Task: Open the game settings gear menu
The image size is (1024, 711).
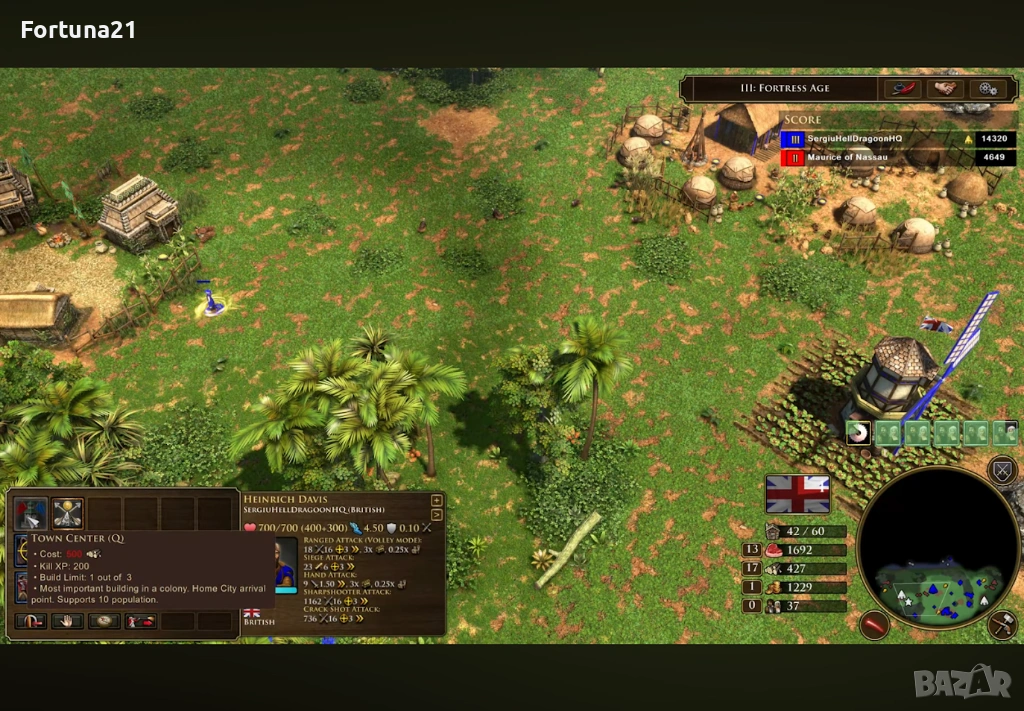Action: pyautogui.click(x=988, y=88)
